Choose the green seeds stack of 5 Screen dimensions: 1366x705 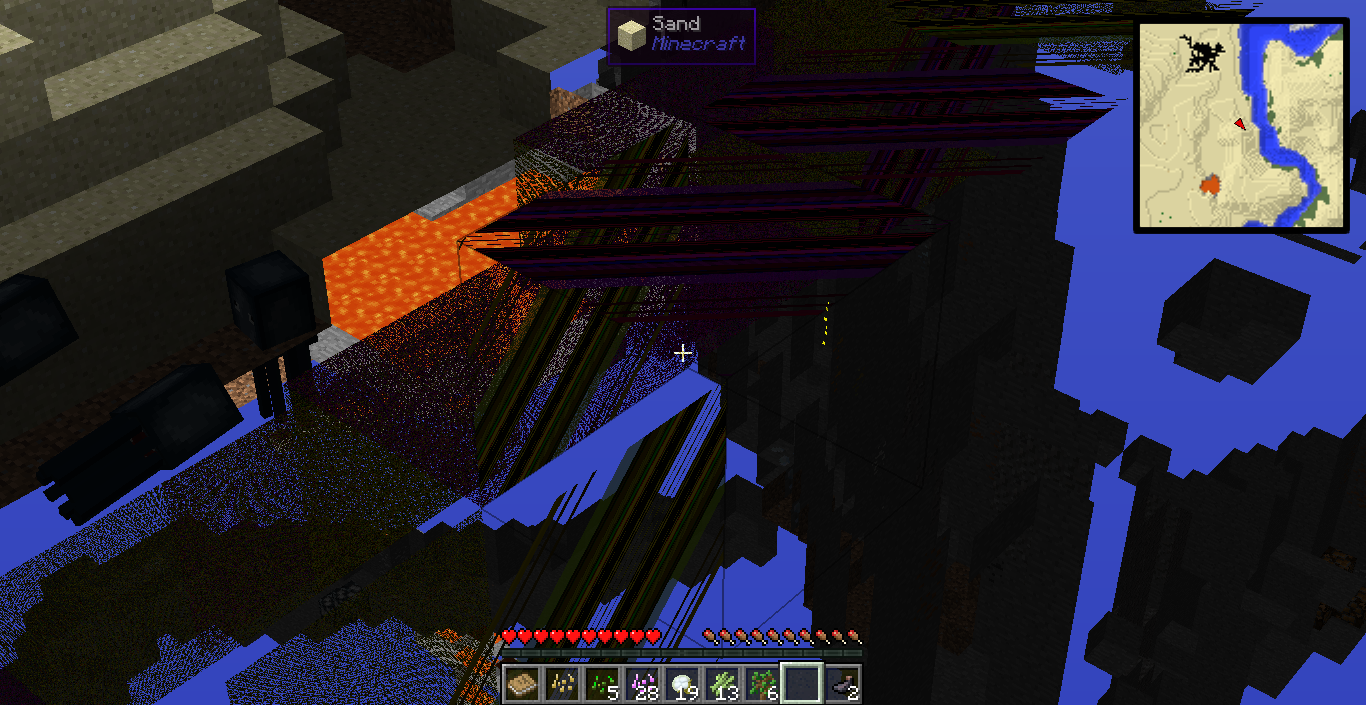[601, 684]
